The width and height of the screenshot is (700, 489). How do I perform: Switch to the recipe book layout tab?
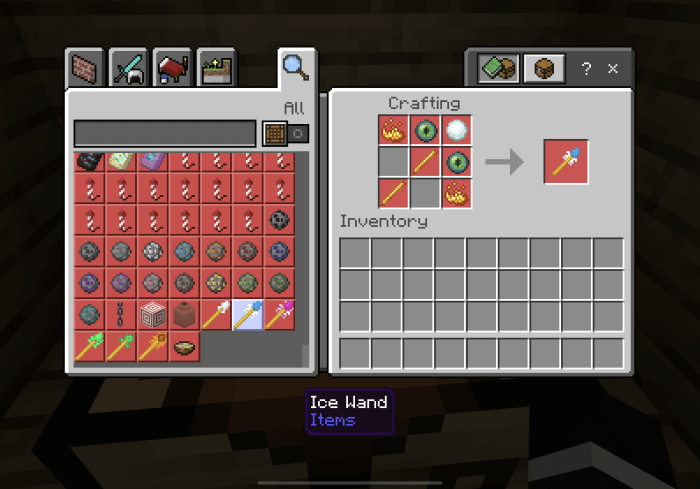click(496, 69)
